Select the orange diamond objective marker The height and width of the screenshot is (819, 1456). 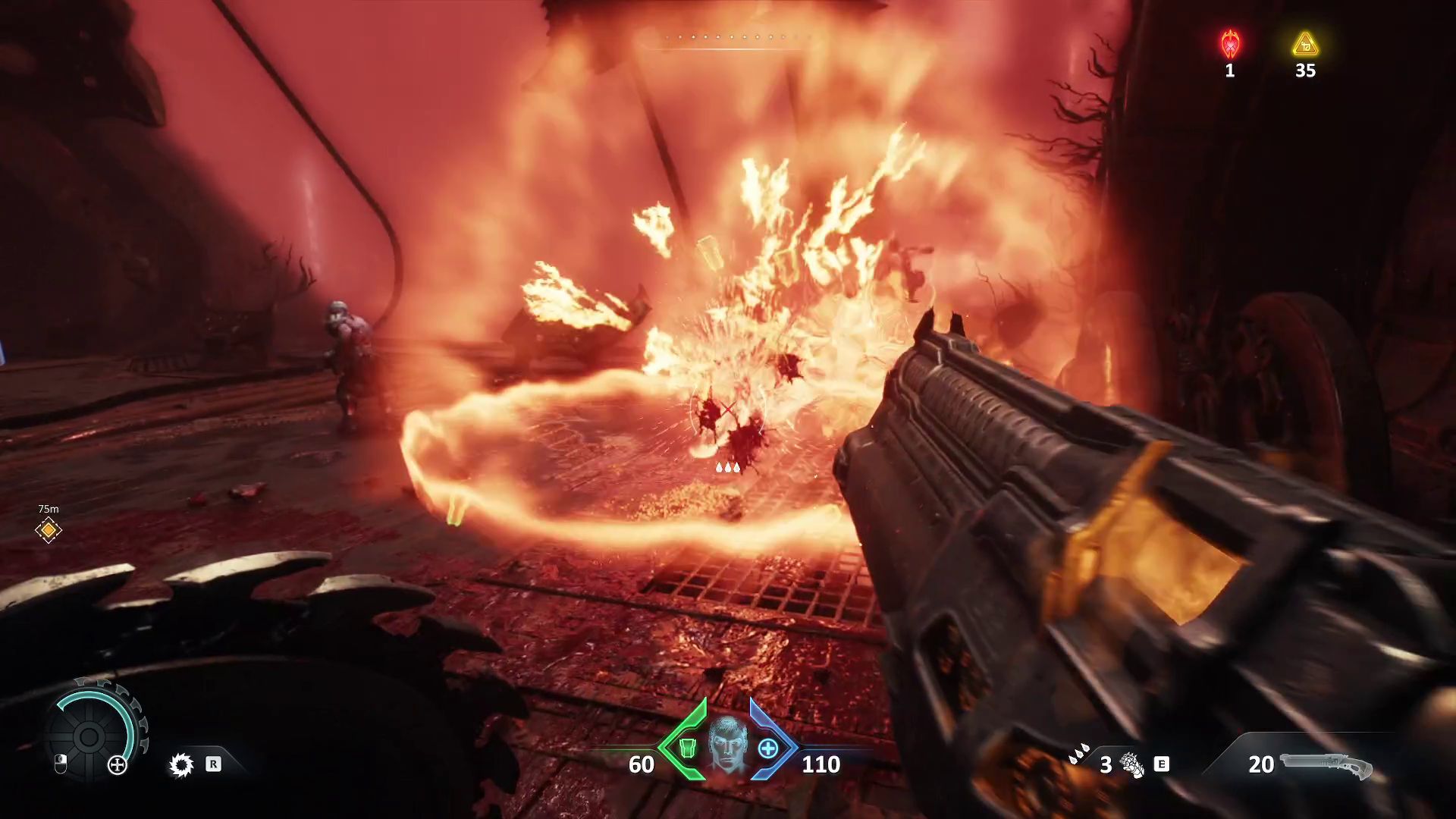[49, 530]
